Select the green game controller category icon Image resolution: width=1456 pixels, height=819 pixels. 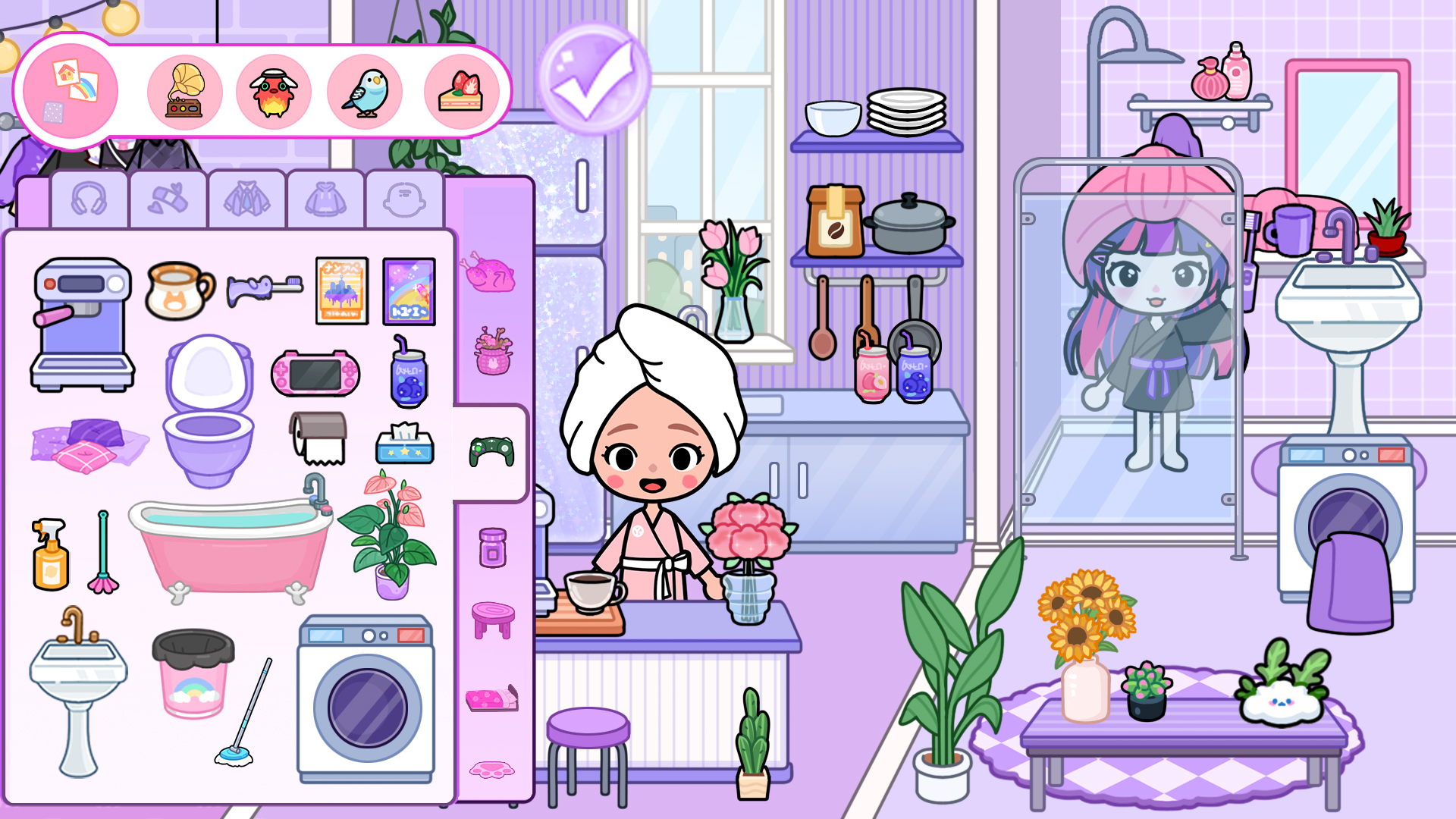[491, 451]
